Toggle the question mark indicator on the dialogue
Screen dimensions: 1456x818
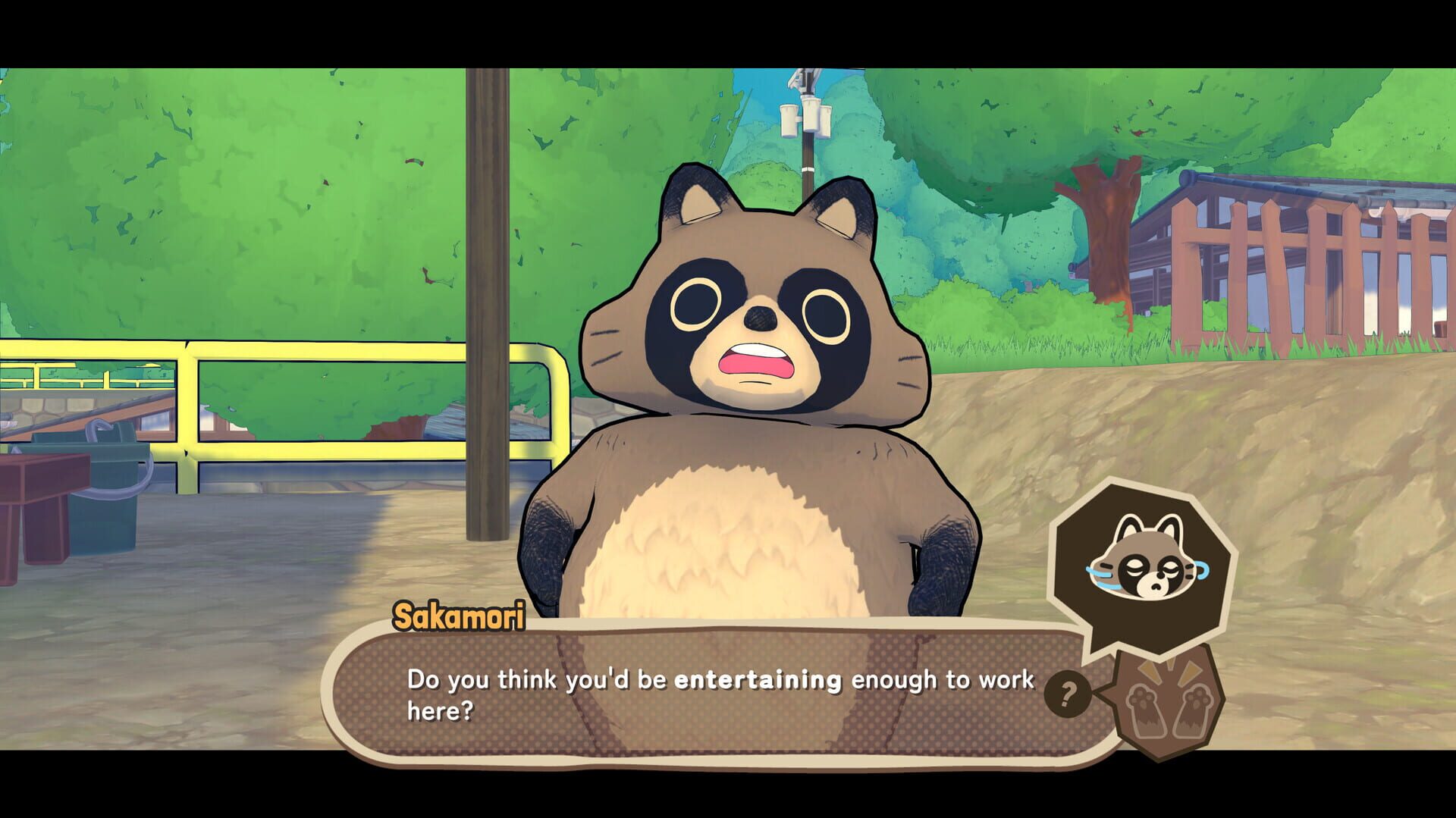1068,694
